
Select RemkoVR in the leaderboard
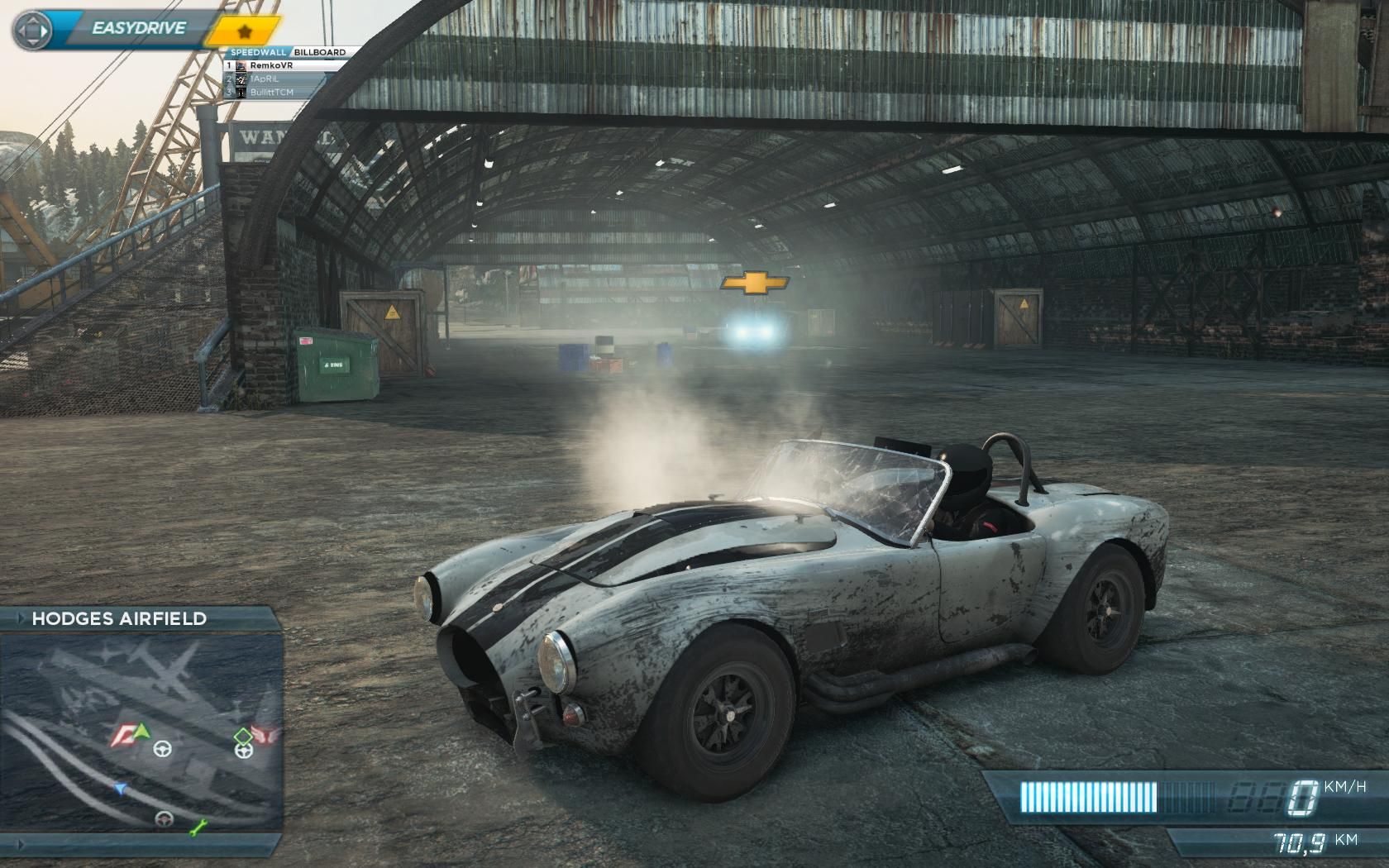click(x=271, y=65)
